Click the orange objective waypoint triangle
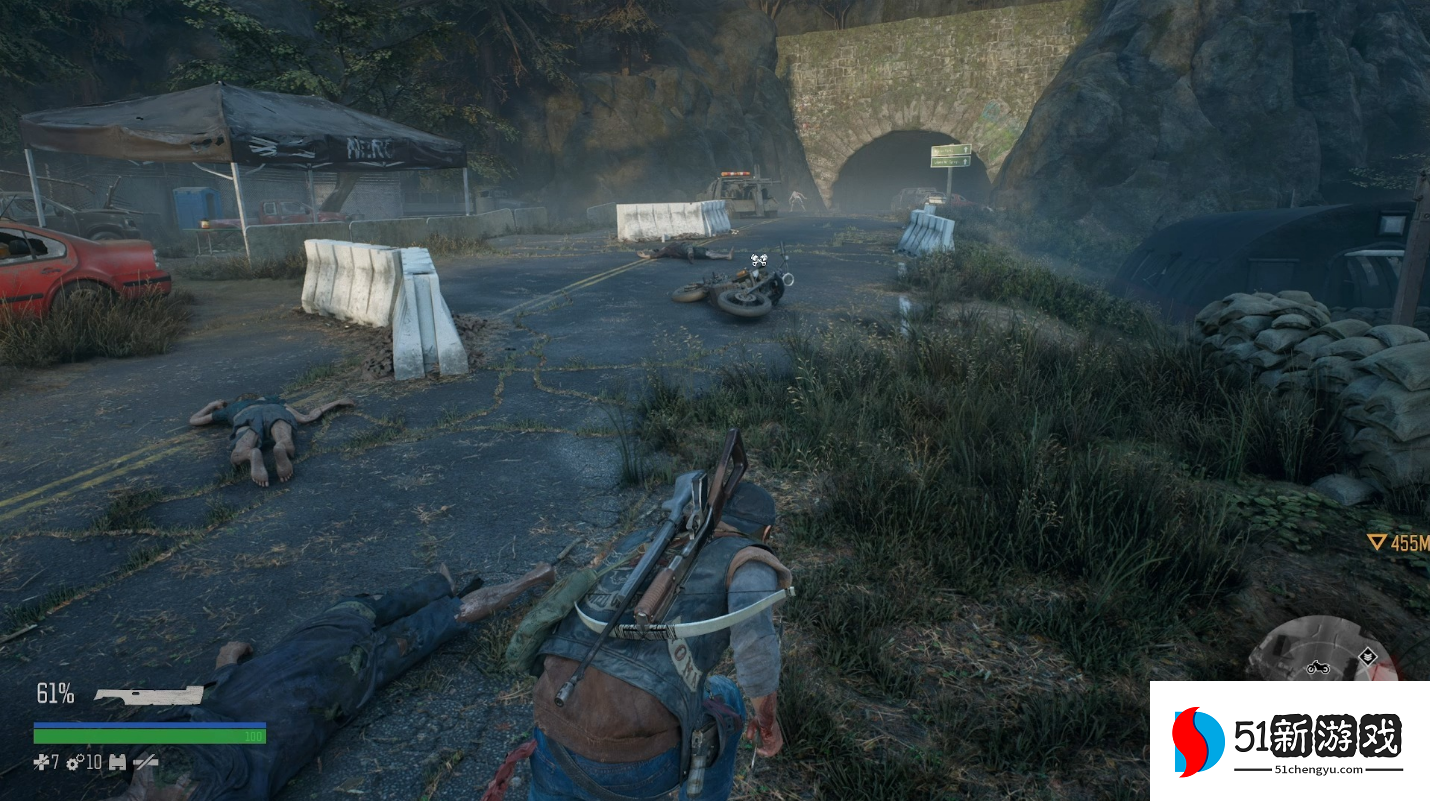Image resolution: width=1430 pixels, height=801 pixels. 1377,542
